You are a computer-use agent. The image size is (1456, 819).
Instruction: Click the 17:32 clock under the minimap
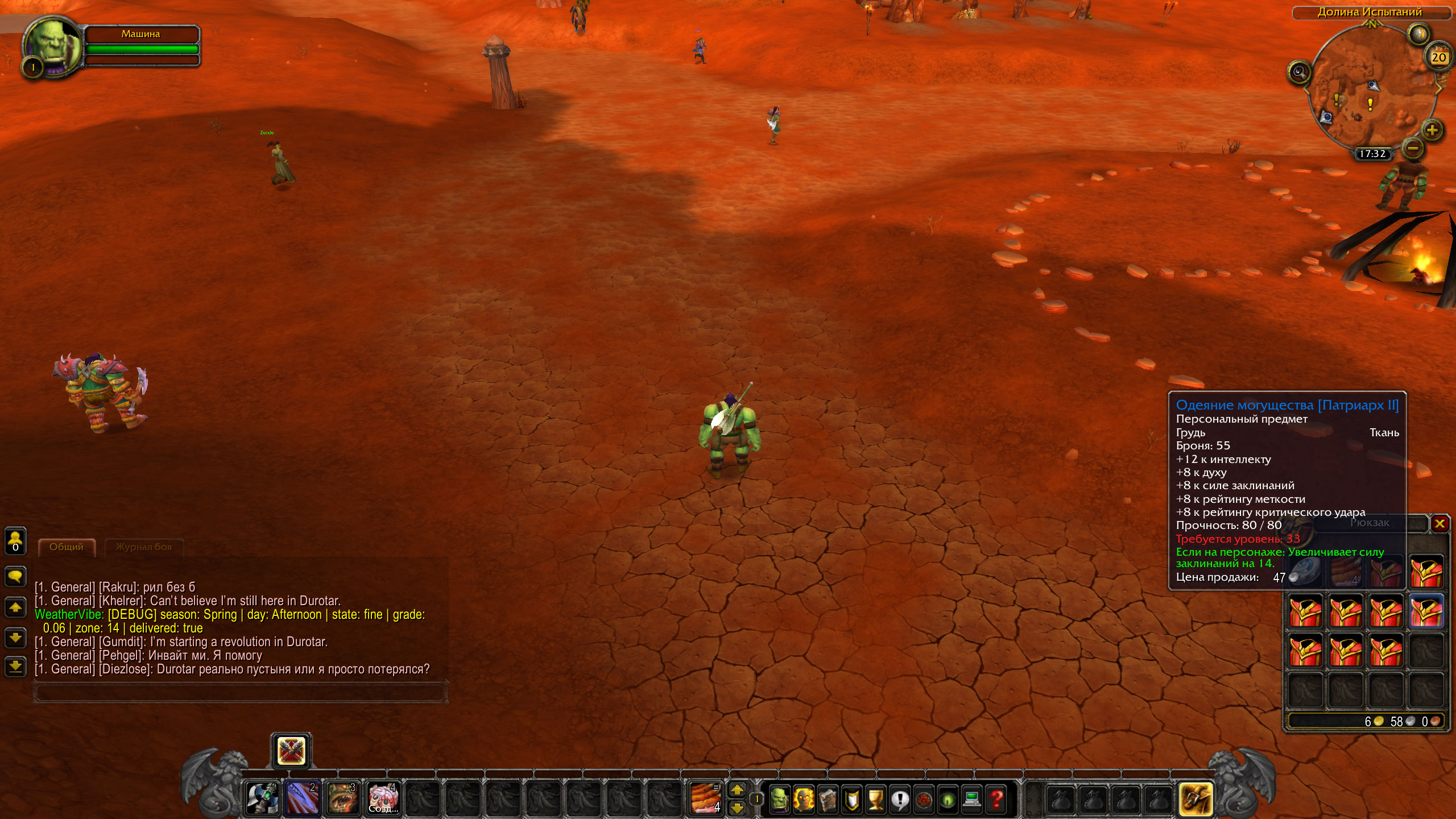coord(1372,154)
